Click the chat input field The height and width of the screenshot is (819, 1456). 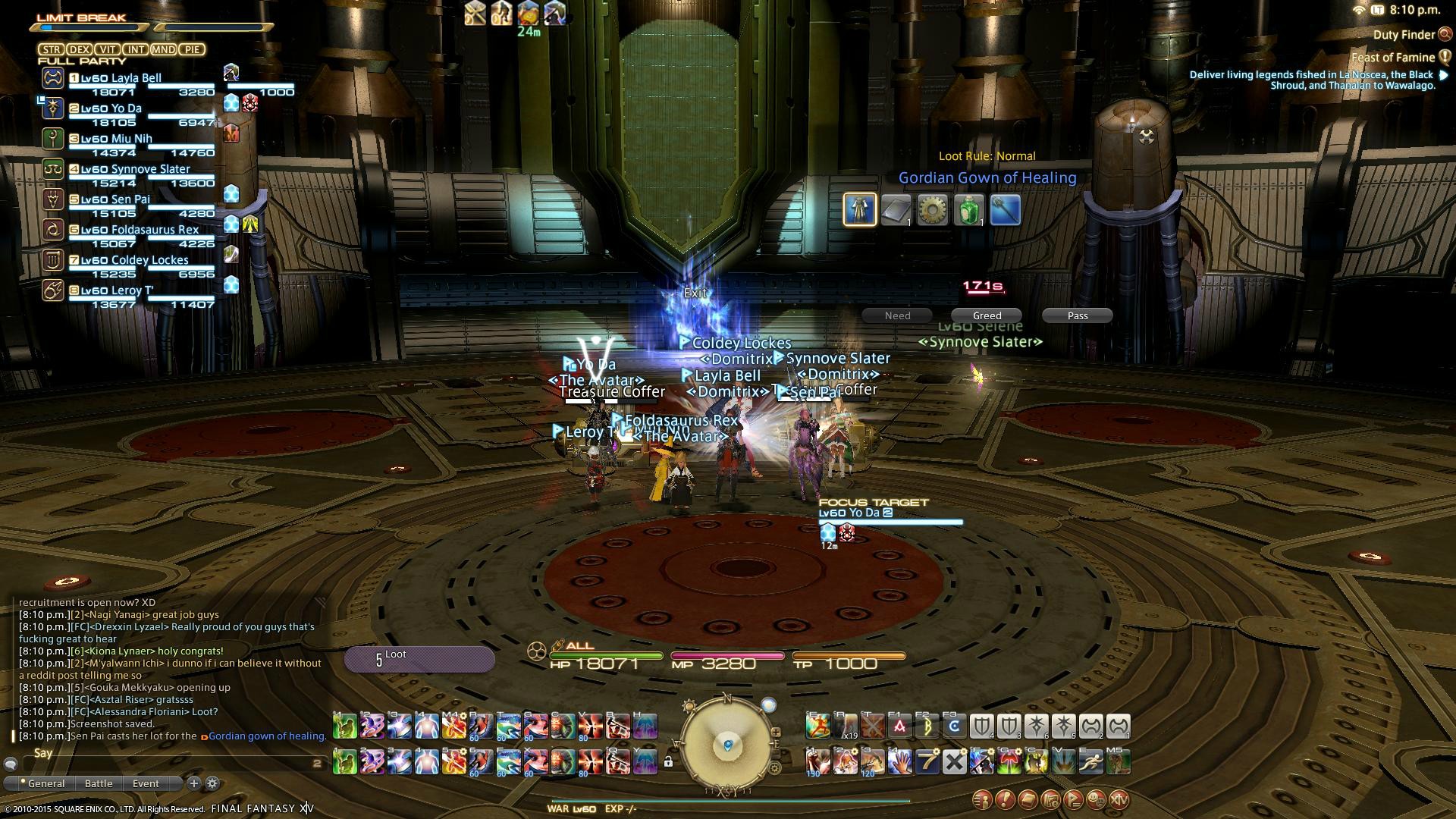coord(167,763)
